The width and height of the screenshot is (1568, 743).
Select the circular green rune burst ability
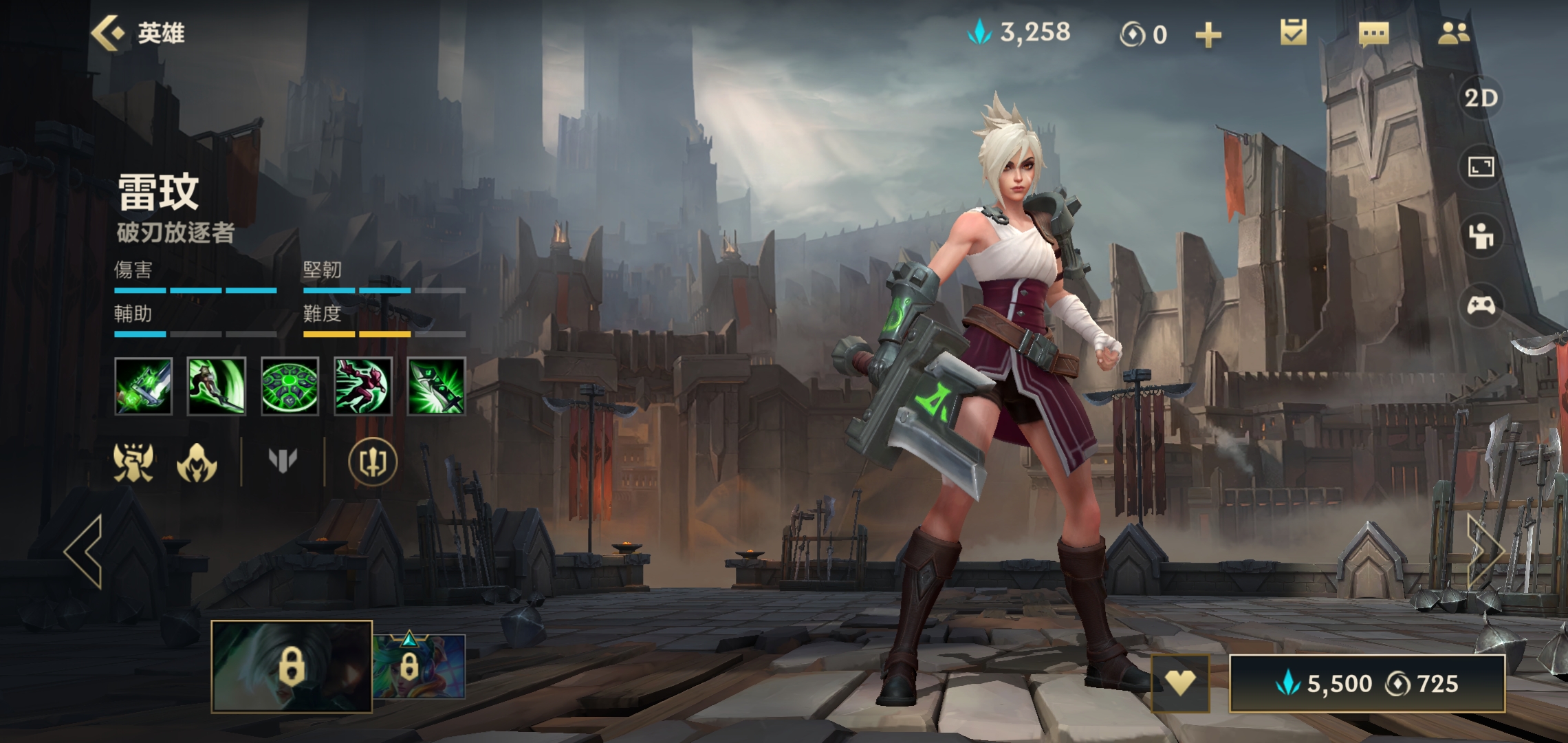point(290,386)
